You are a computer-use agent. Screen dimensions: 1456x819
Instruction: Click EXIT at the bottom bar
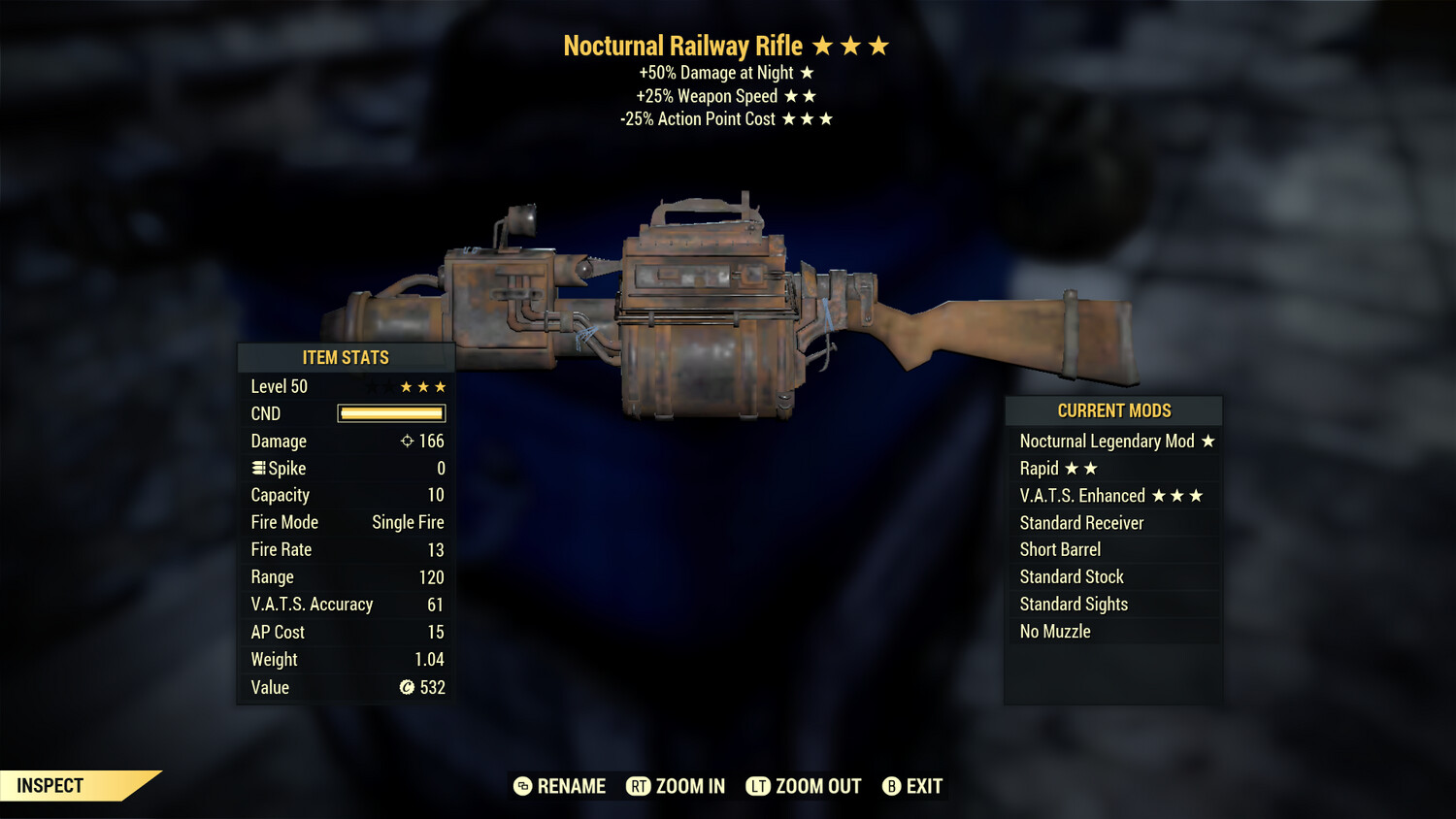point(924,786)
